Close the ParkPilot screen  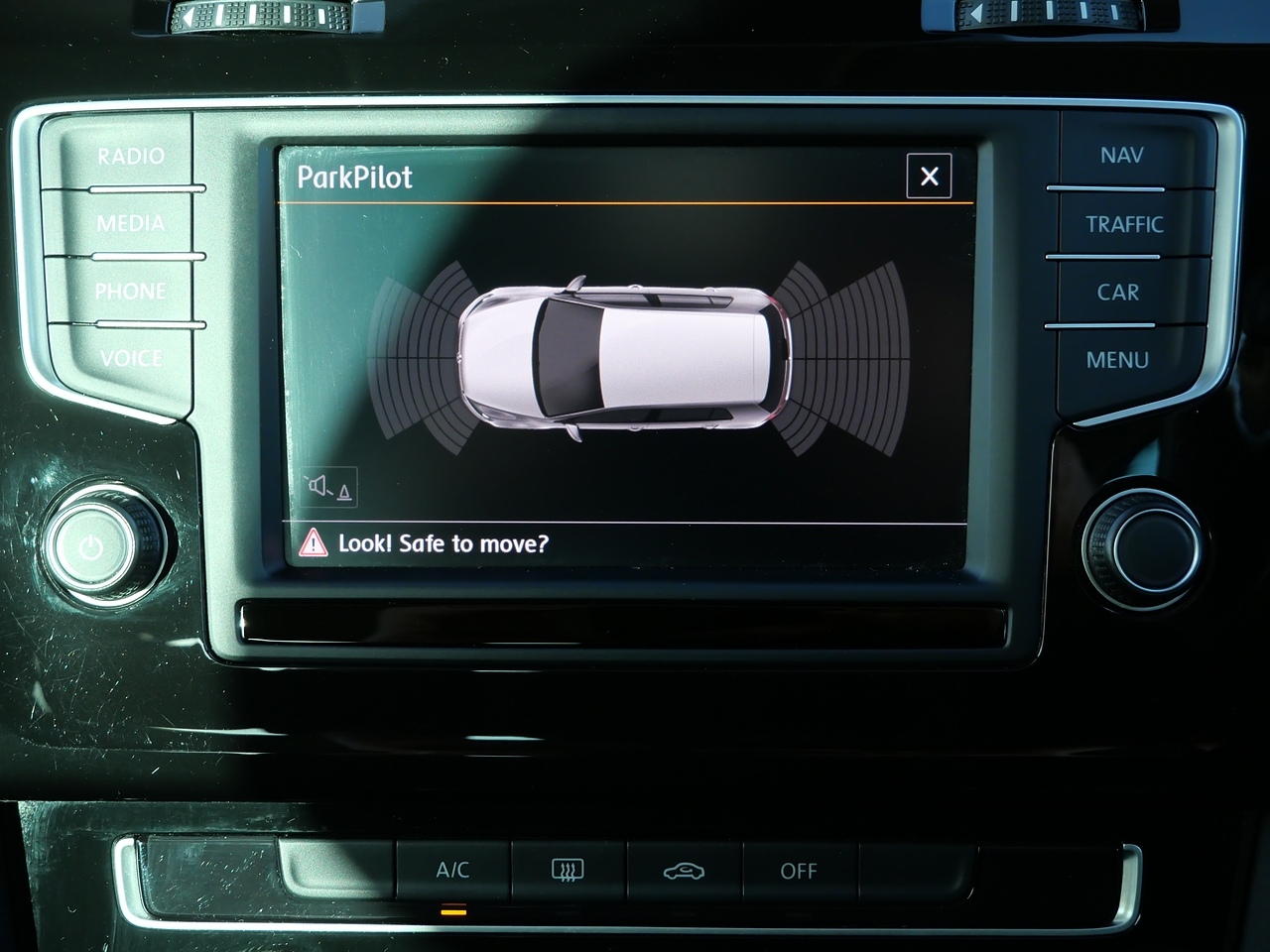pos(929,177)
